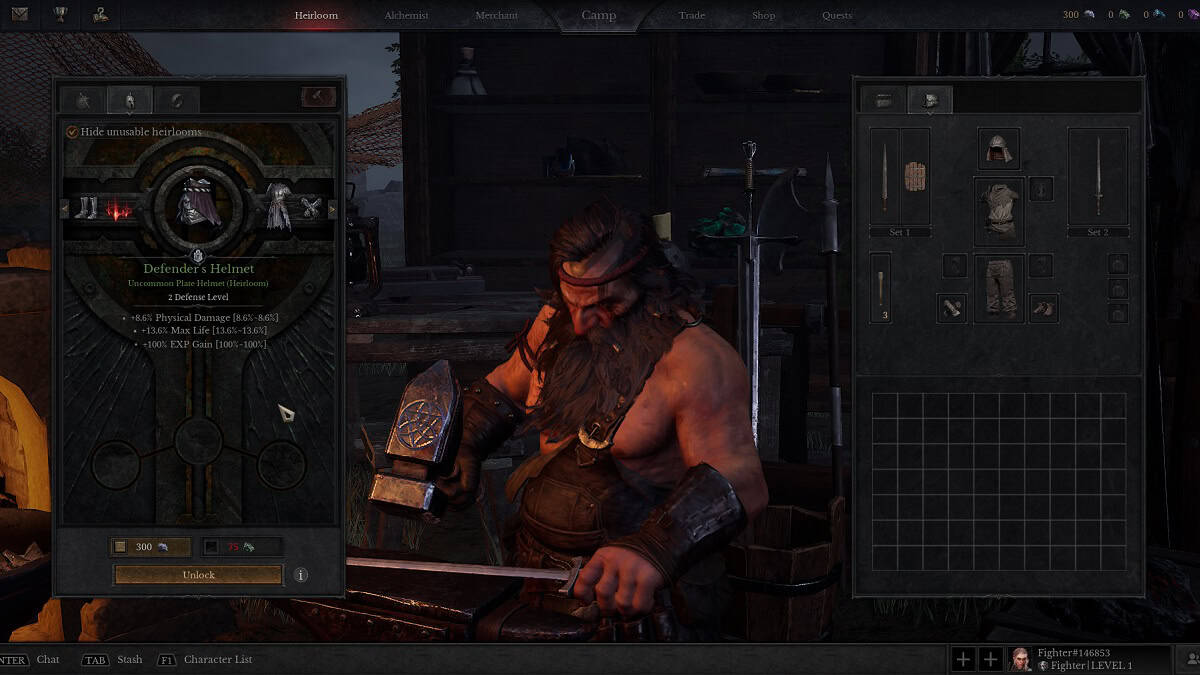Select the Camp tab
Screen dimensions: 1200x675
(x=599, y=16)
